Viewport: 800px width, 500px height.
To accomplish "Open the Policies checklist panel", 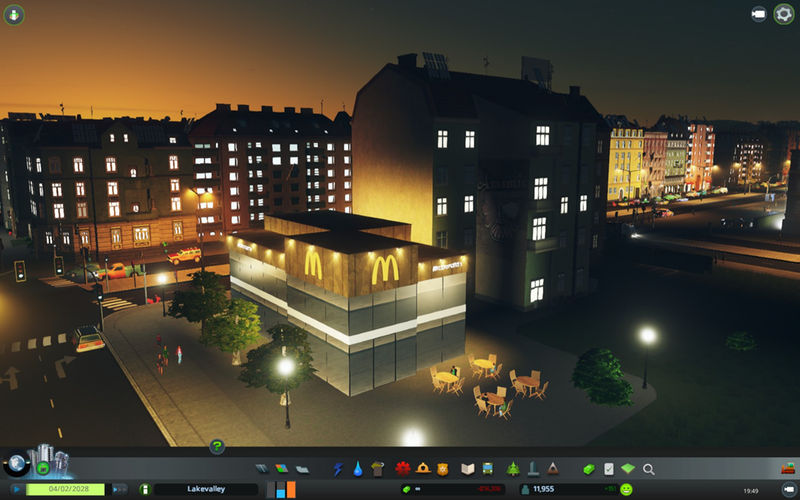I will coord(609,468).
